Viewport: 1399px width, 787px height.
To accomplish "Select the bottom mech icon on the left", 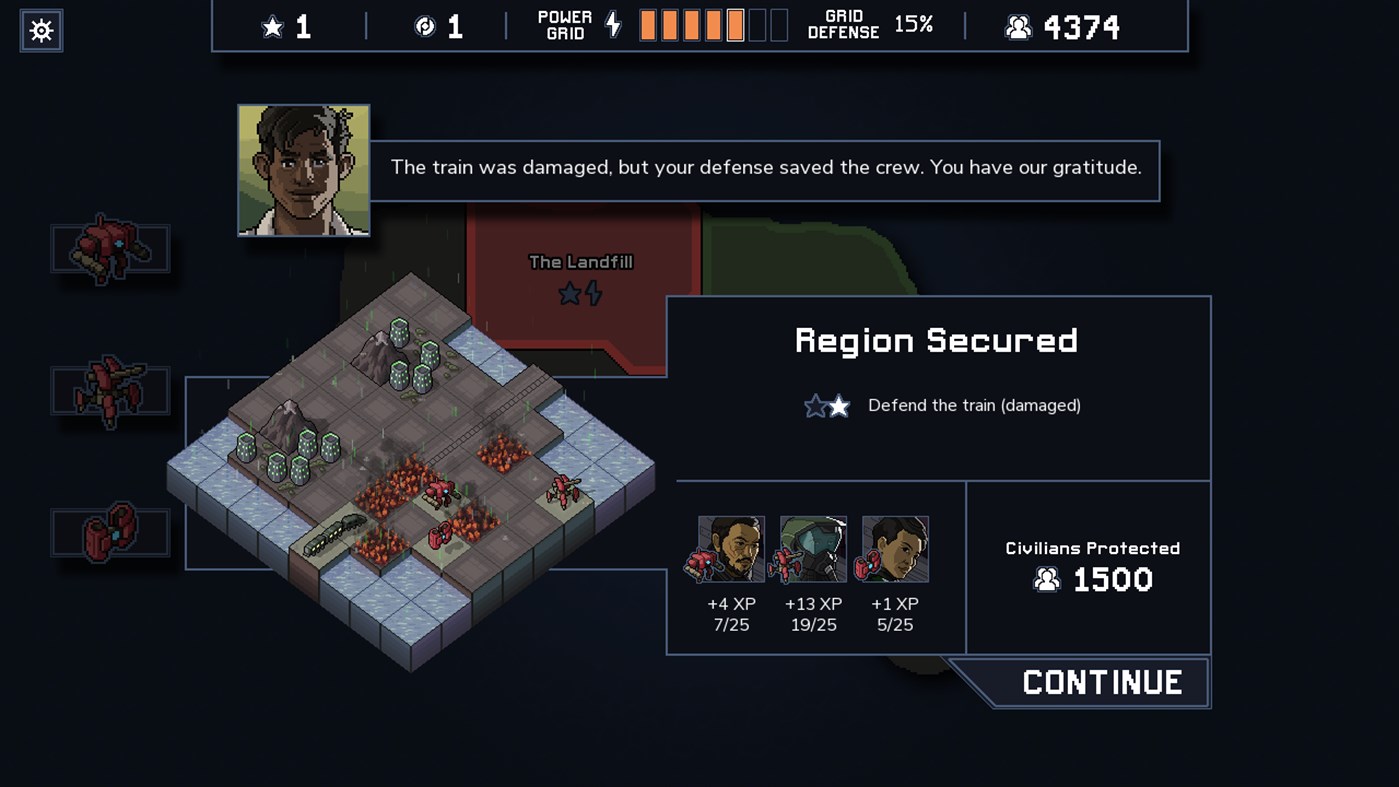I will (x=110, y=532).
